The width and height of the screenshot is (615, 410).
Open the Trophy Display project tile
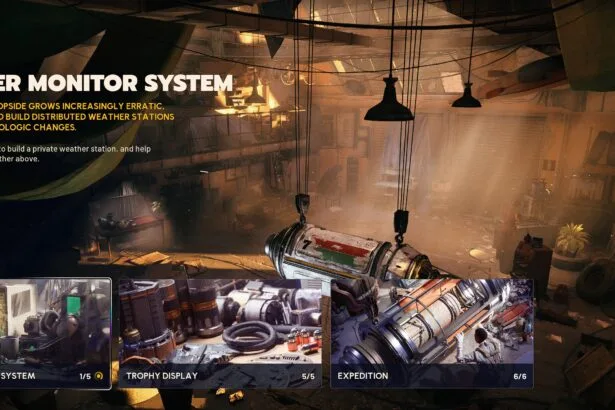(220, 332)
